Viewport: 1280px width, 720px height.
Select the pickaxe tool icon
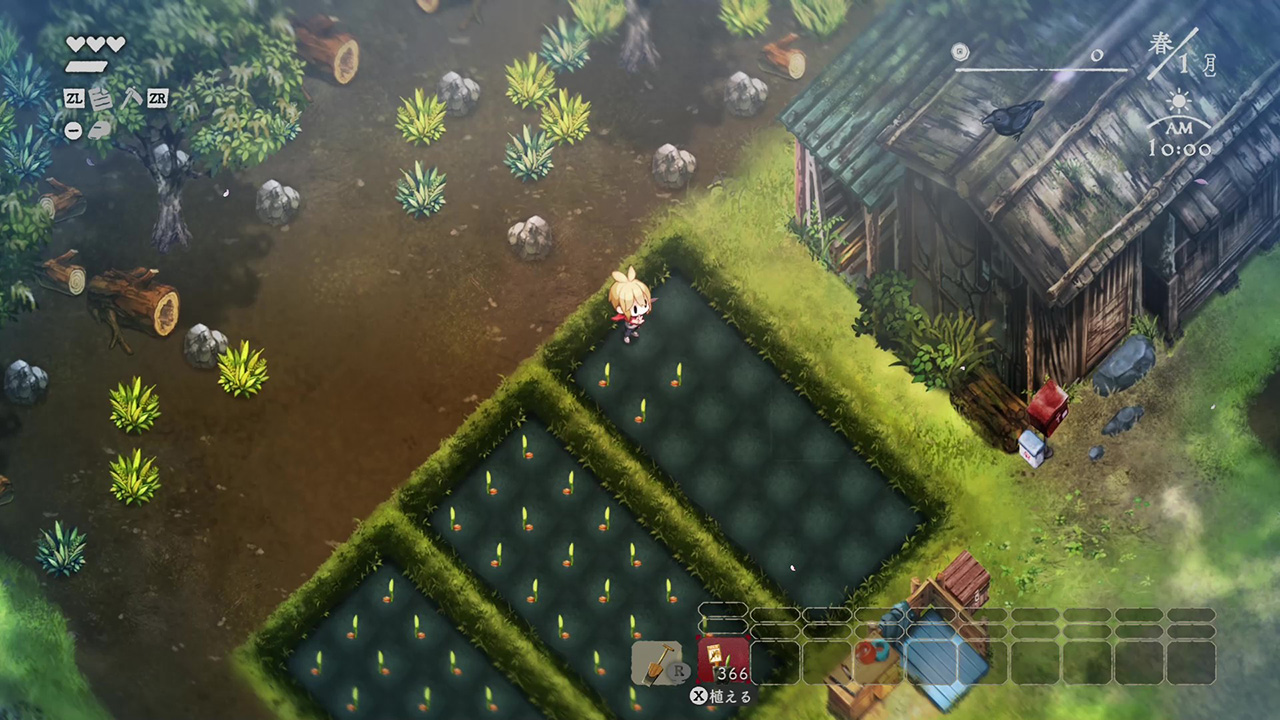[130, 98]
